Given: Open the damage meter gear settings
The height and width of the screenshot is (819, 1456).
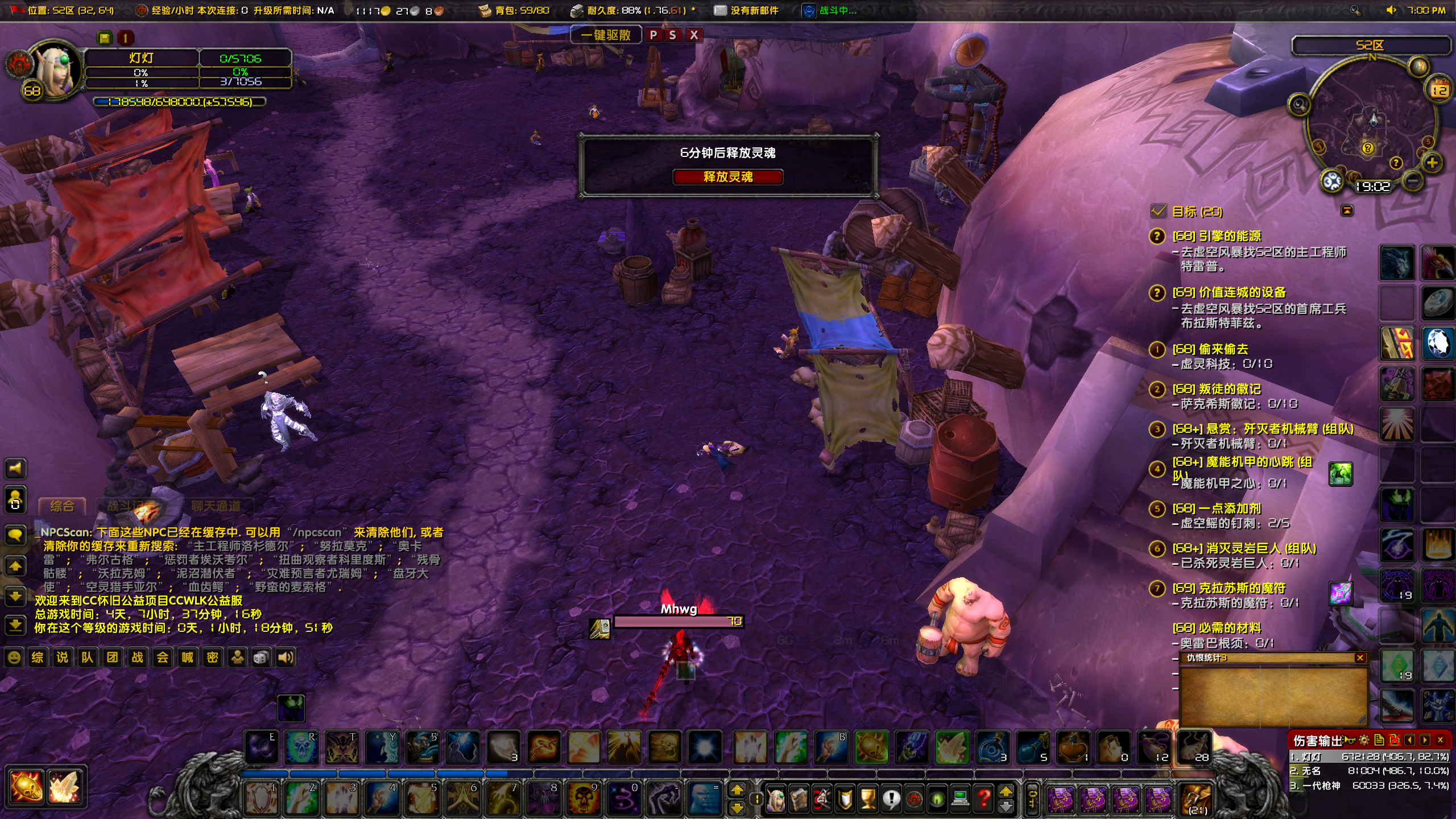Looking at the screenshot, I should pos(1364,740).
